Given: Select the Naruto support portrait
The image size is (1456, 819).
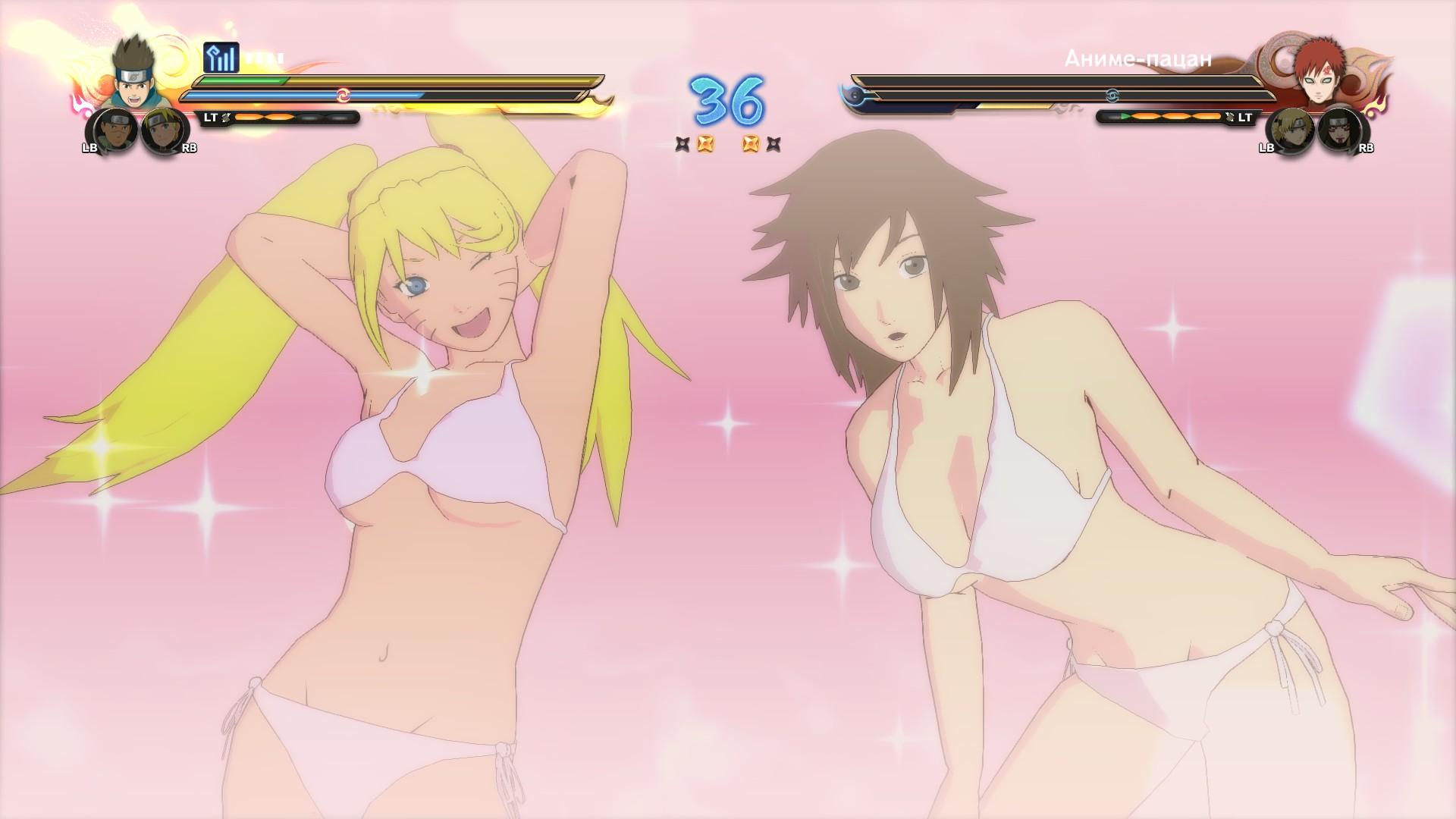Looking at the screenshot, I should click(165, 131).
